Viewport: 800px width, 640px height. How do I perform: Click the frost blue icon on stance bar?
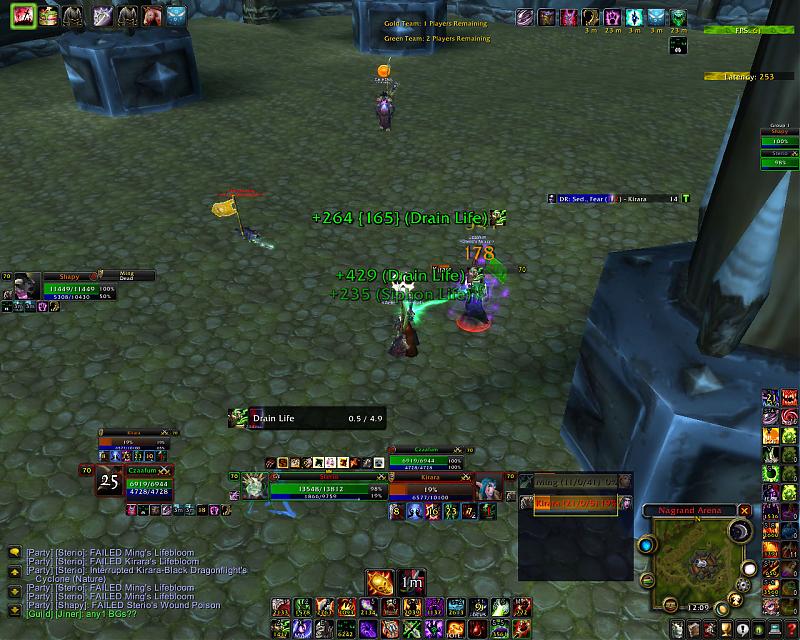click(x=176, y=15)
